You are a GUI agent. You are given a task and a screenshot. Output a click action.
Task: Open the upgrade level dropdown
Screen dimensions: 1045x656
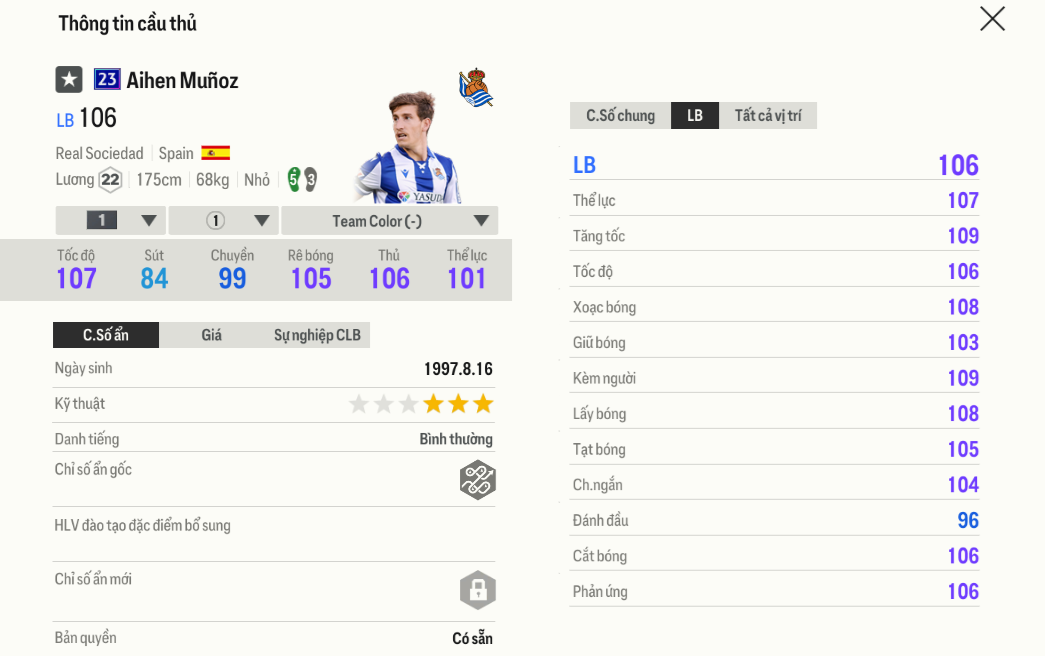pyautogui.click(x=110, y=221)
